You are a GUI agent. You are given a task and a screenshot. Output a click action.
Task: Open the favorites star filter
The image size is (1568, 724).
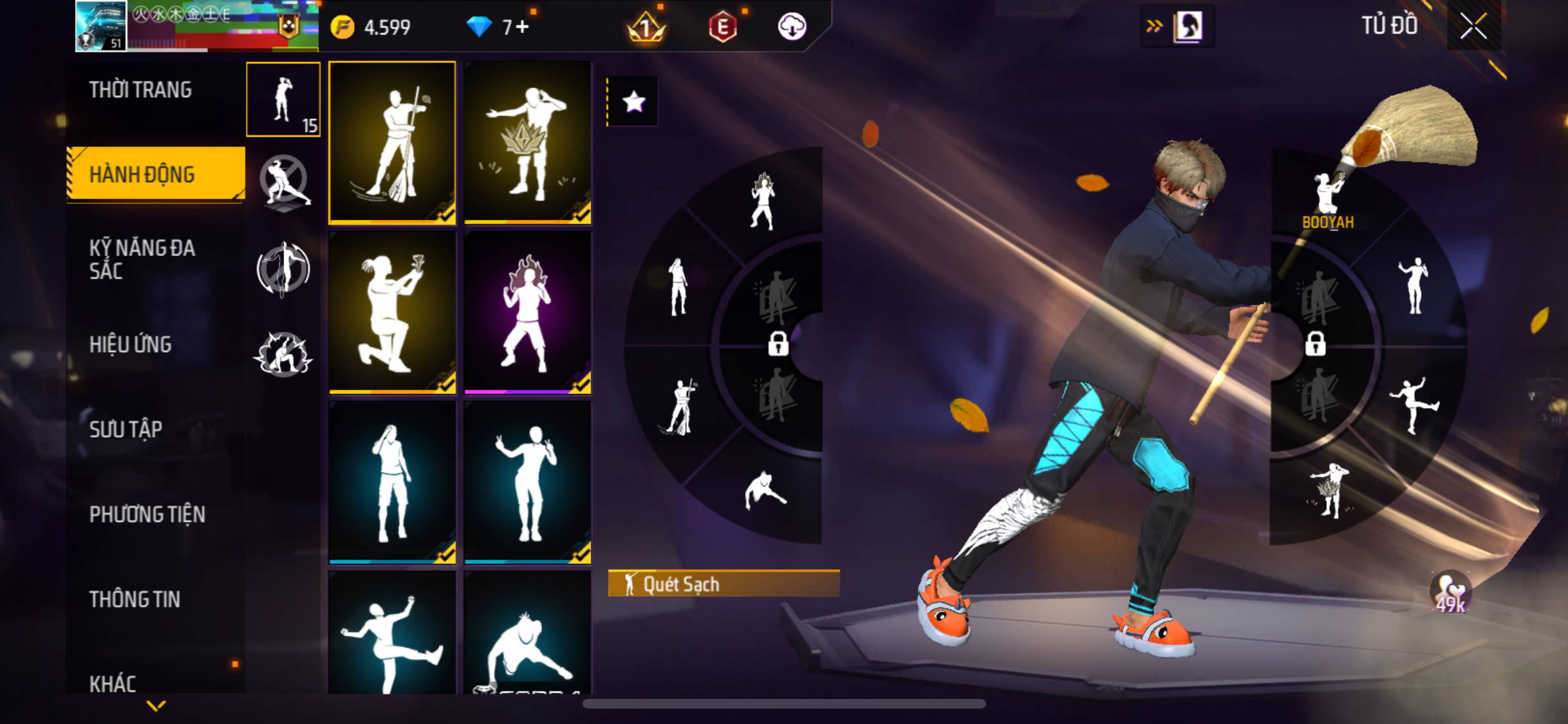[633, 102]
